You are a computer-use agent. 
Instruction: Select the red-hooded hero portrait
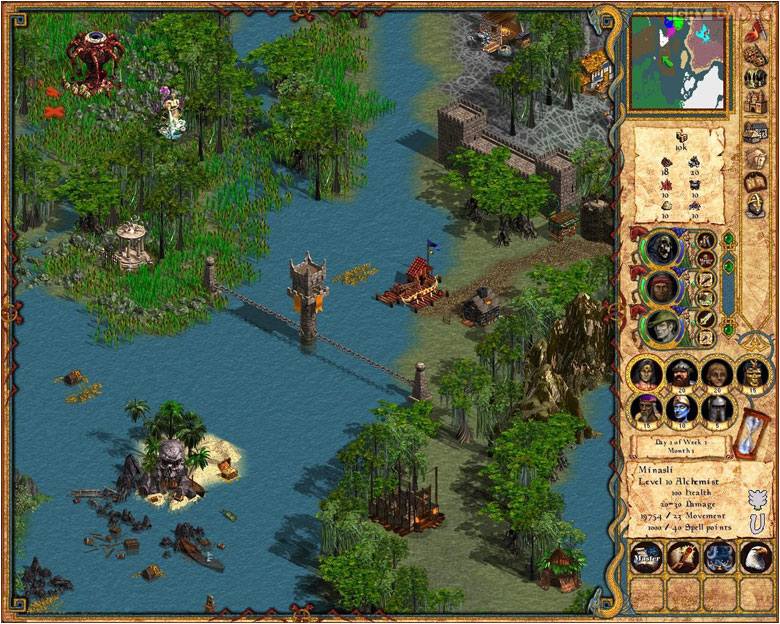pos(660,287)
